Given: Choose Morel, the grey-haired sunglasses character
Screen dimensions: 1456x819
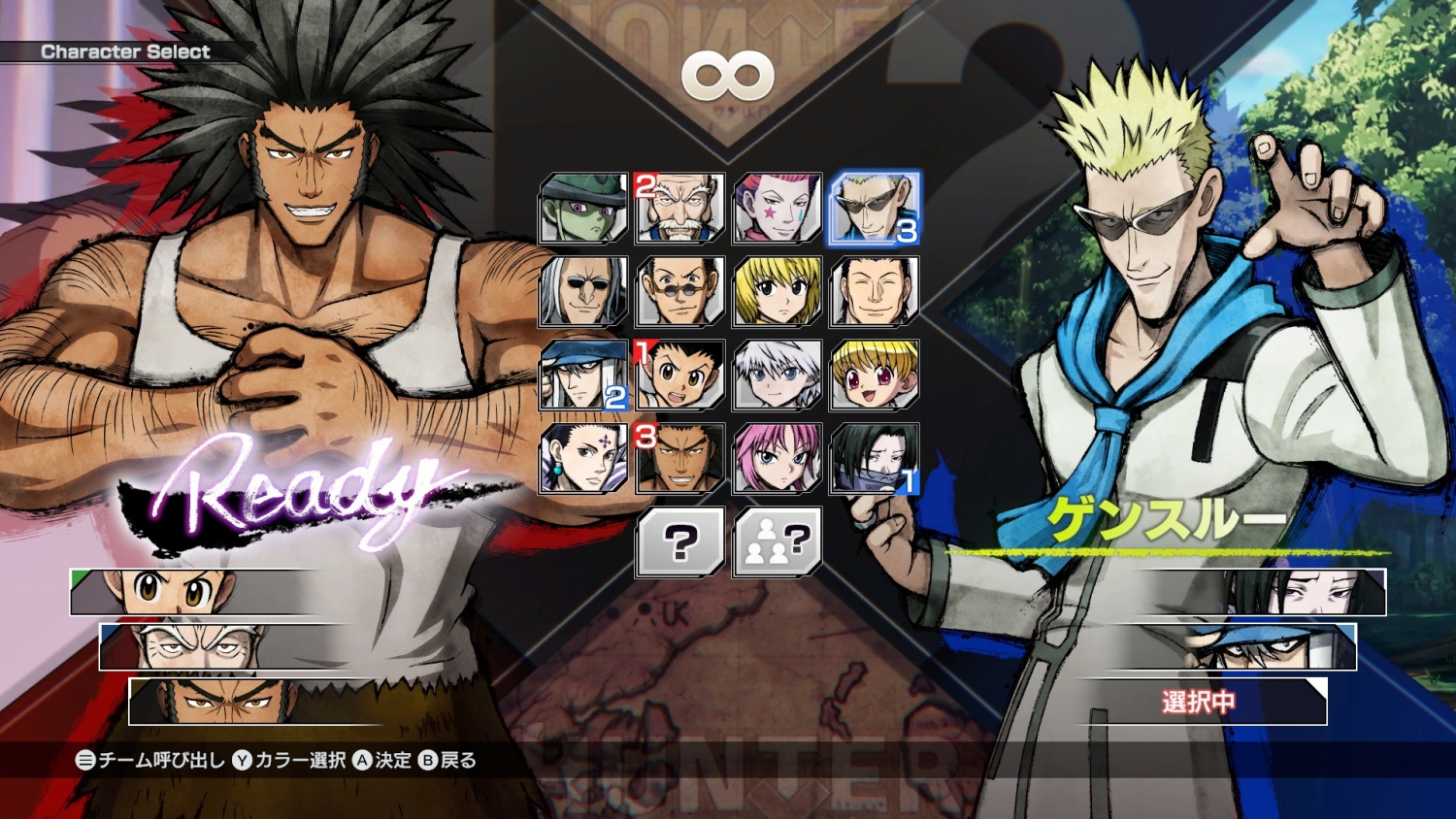Looking at the screenshot, I should (583, 291).
